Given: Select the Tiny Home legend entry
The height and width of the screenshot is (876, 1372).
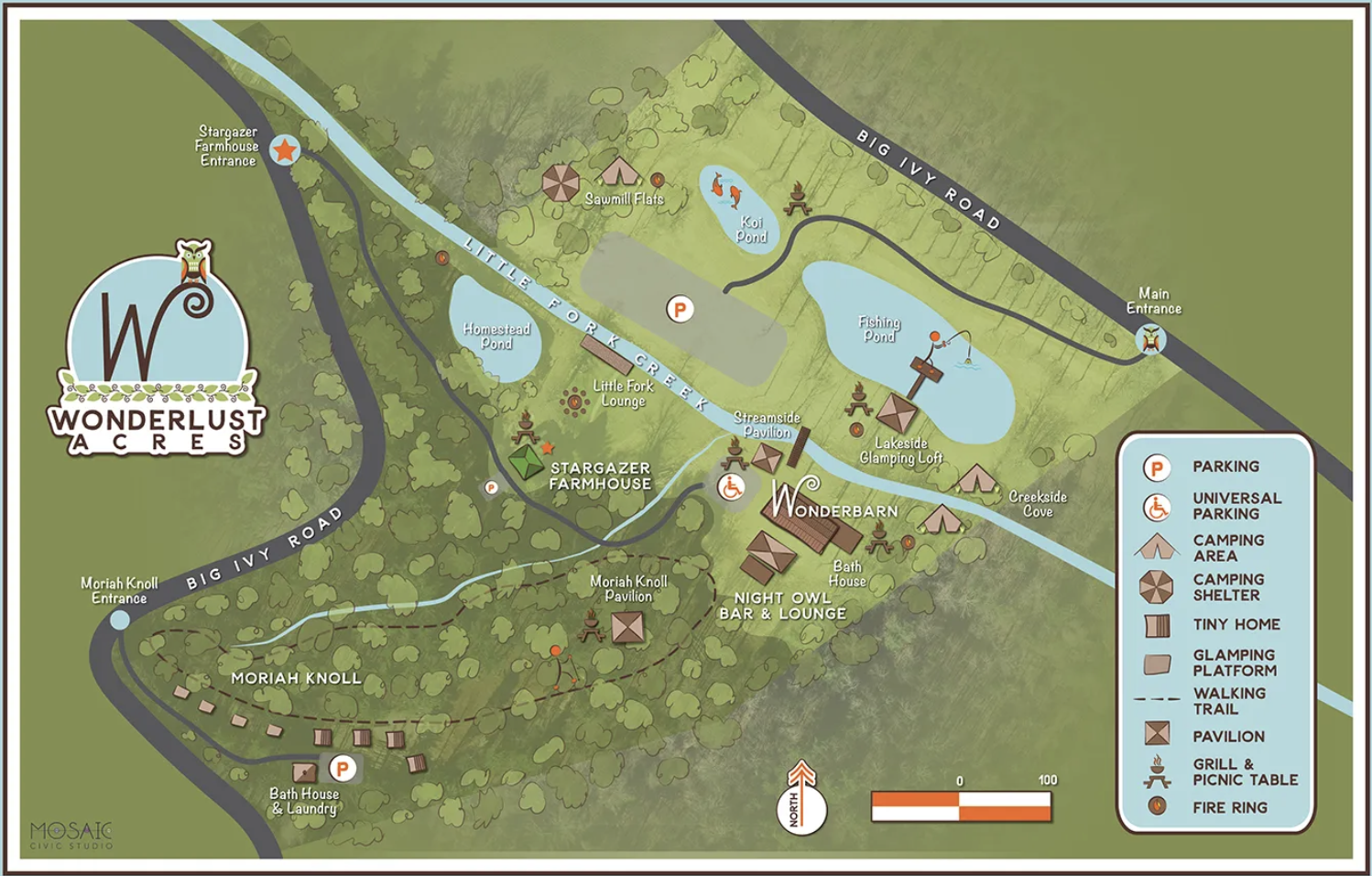Looking at the screenshot, I should pyautogui.click(x=1236, y=625).
